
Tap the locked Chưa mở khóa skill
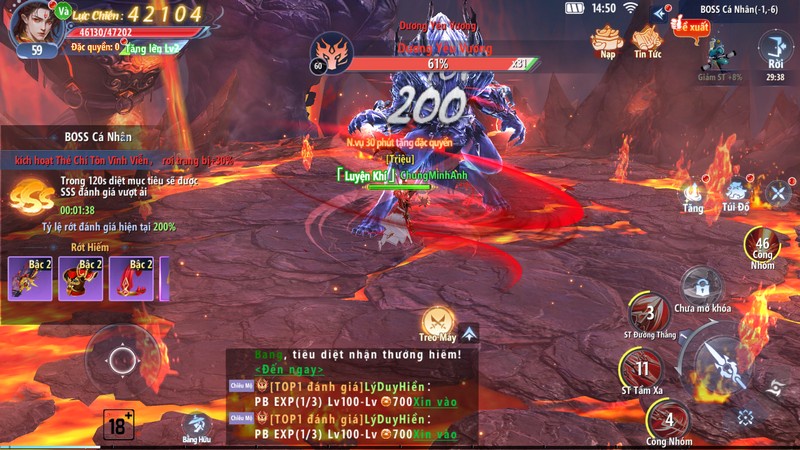pos(702,285)
